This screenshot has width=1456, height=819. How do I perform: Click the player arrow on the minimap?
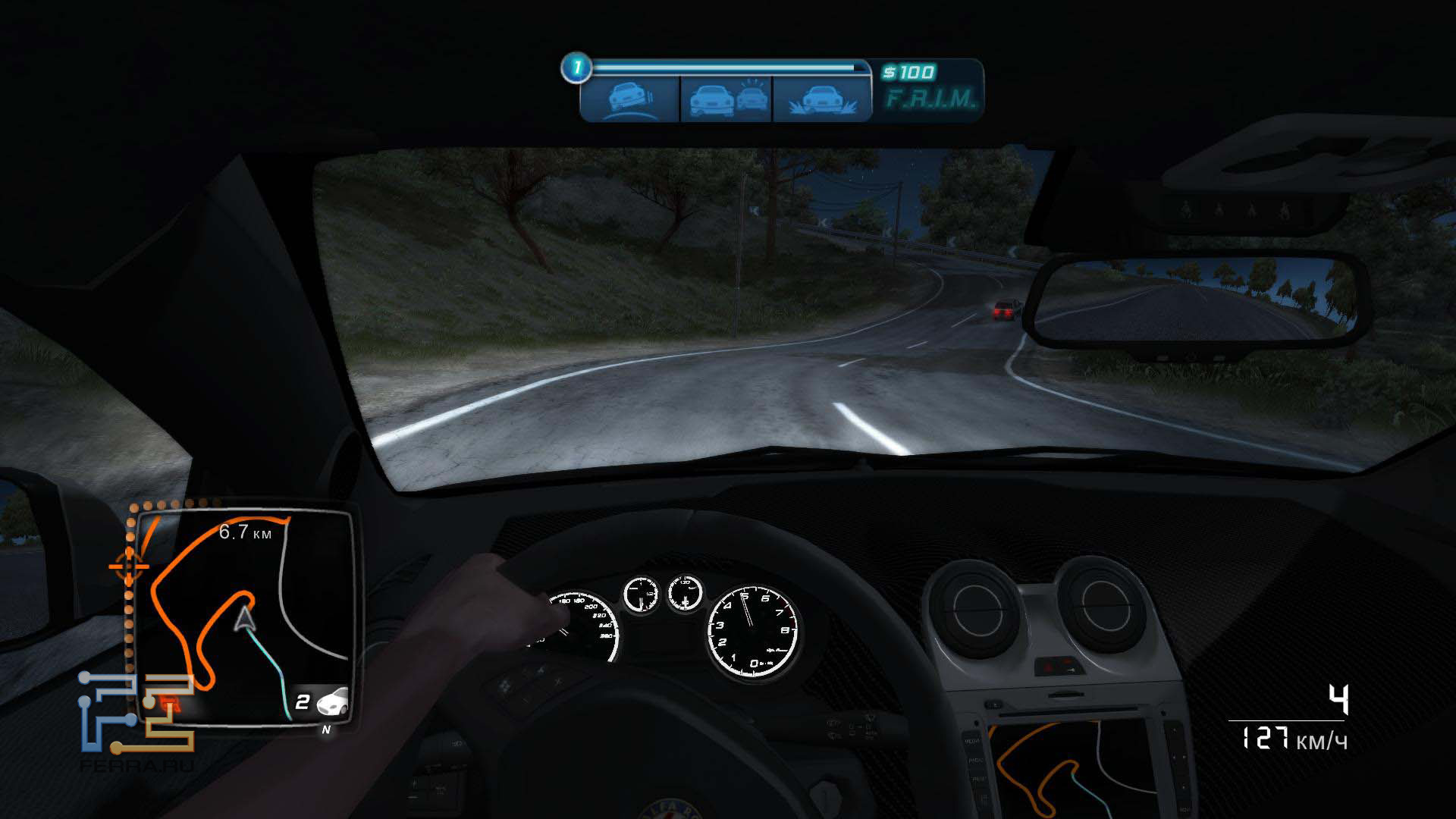coord(244,619)
